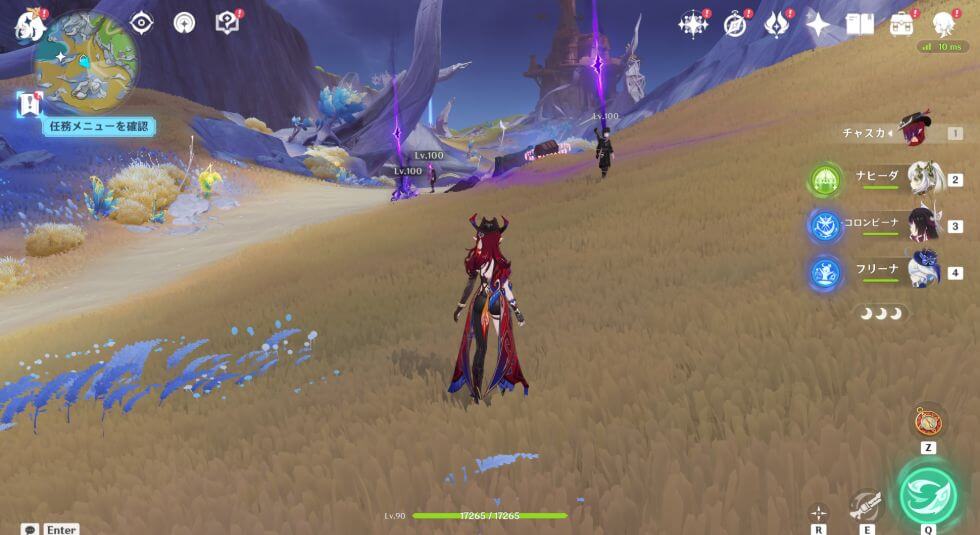Switch to party member ナヒーダ
The width and height of the screenshot is (980, 535).
925,179
